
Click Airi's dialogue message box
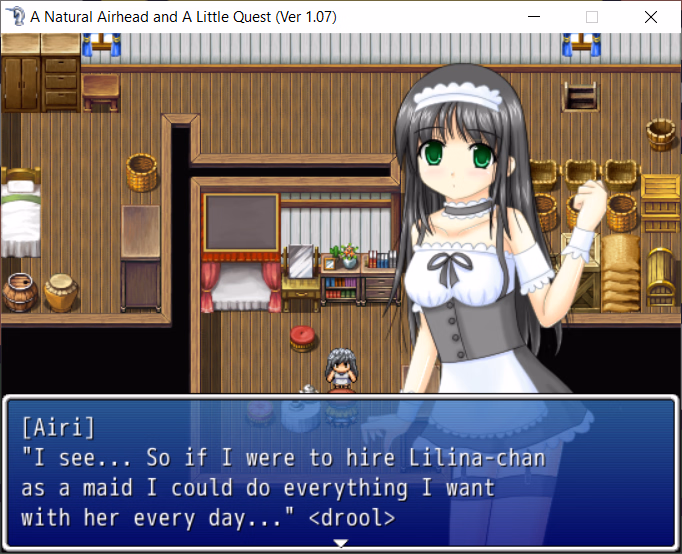(340, 472)
